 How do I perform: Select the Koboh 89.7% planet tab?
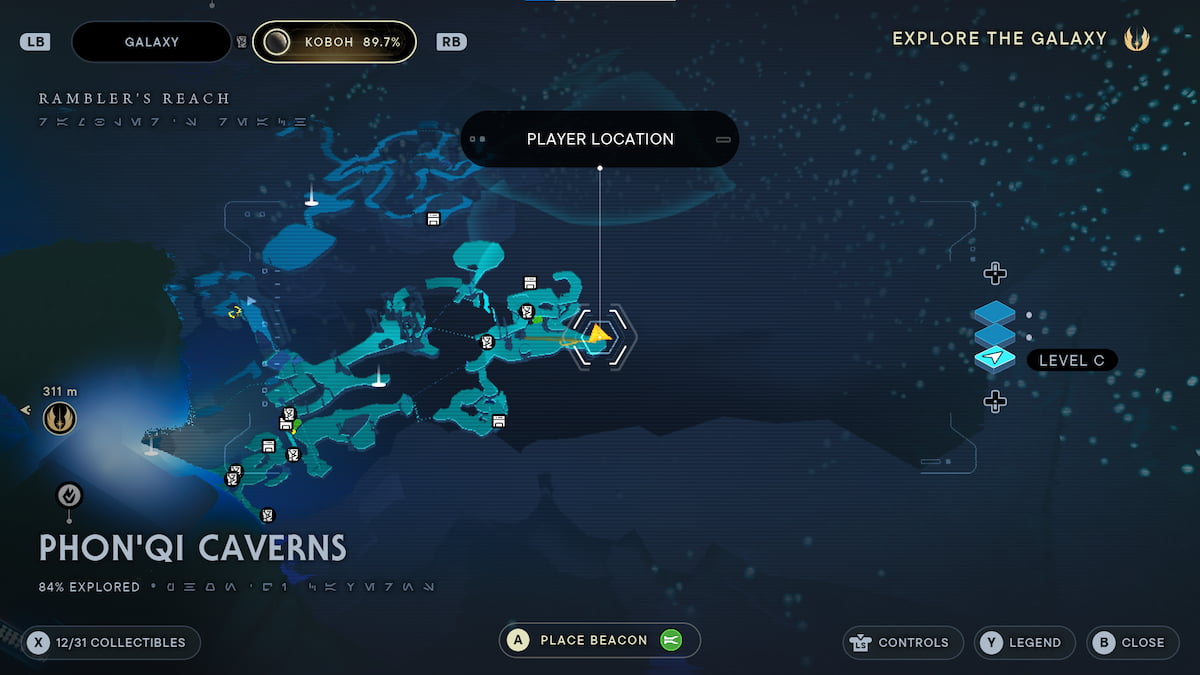click(334, 42)
